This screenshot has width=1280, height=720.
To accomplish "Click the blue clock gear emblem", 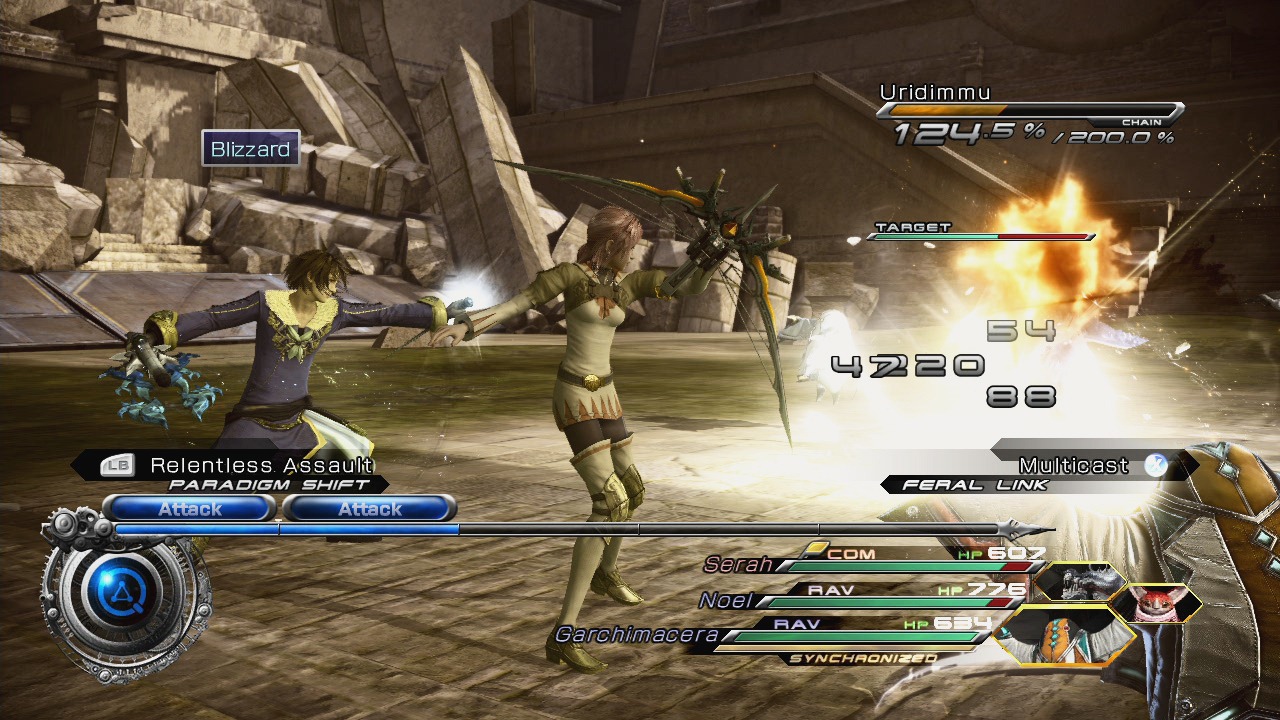I will point(118,593).
